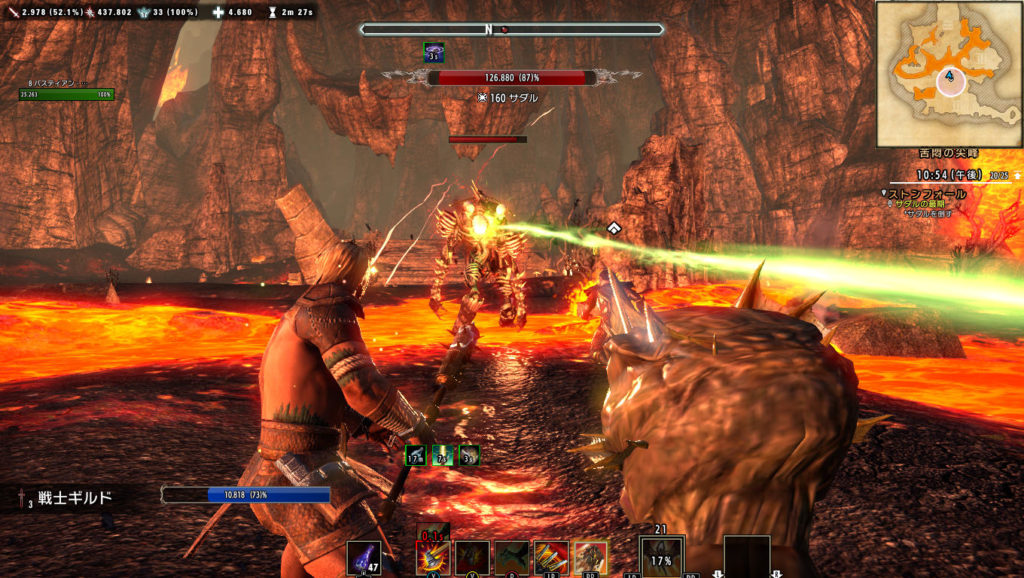
Task: Use the triple silver bolts ability
Action: 551,558
